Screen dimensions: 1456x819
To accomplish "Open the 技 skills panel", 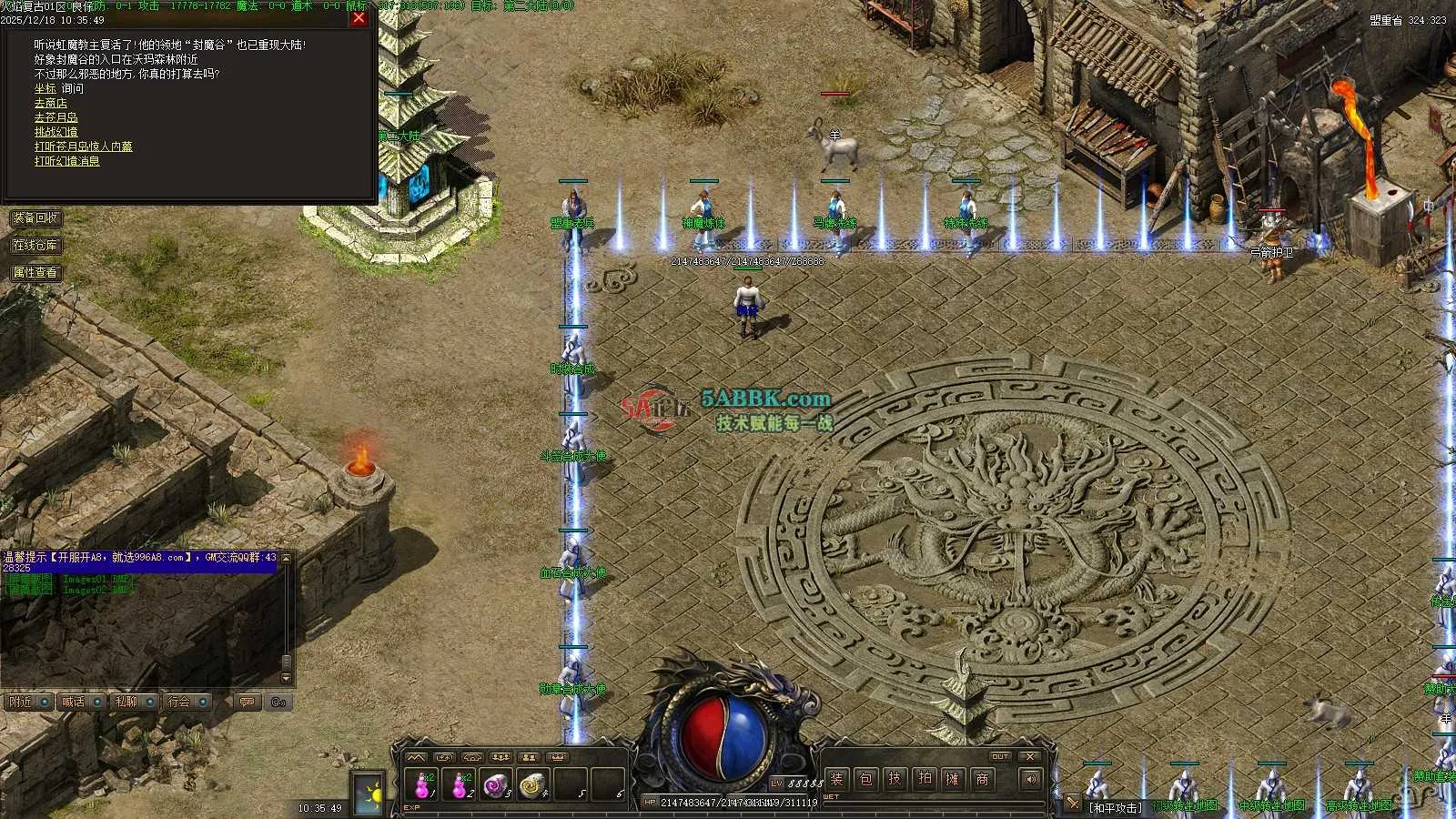I will click(x=895, y=779).
